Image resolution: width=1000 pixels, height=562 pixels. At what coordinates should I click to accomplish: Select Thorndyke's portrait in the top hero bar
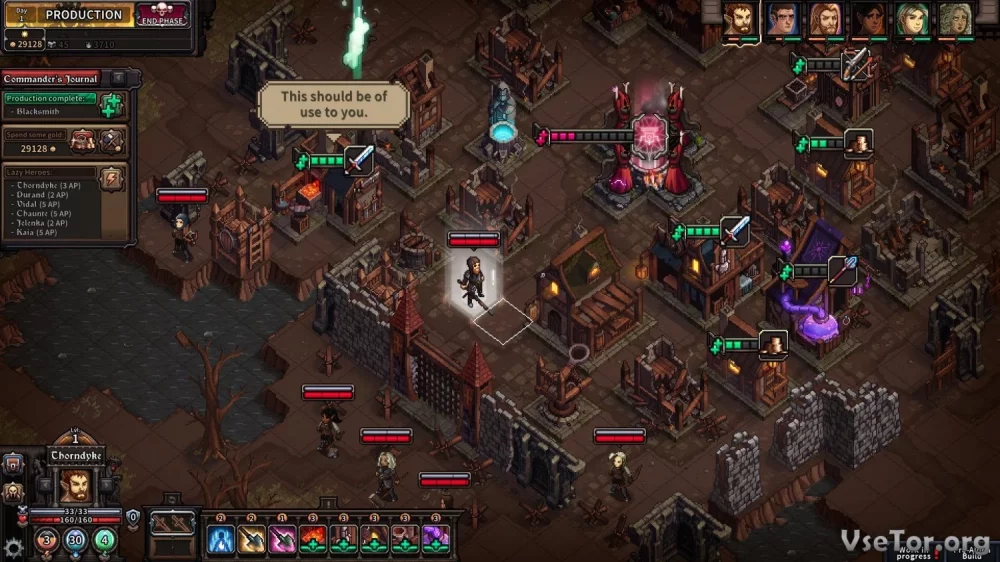(x=740, y=18)
